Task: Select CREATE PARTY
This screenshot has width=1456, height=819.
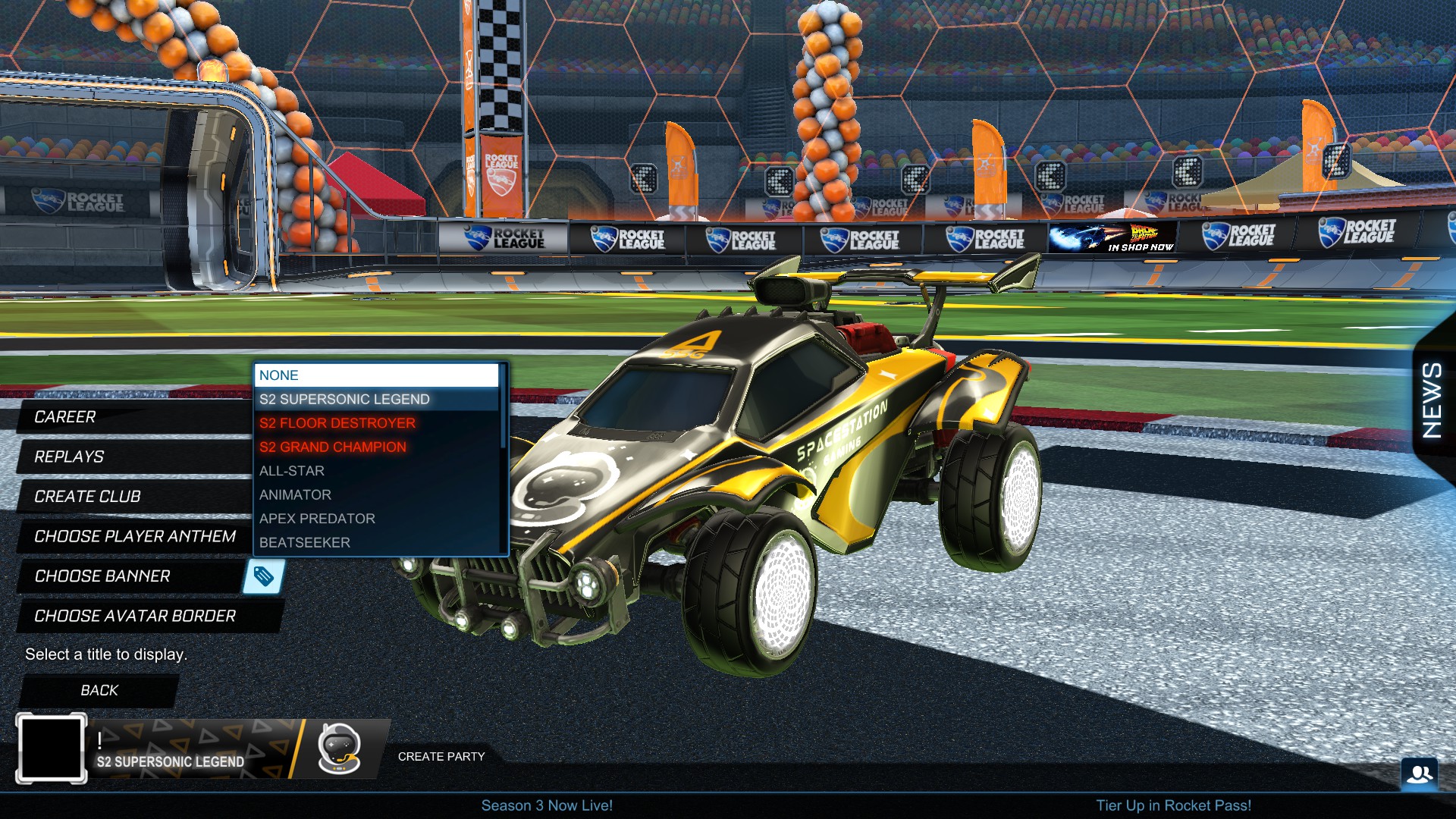Action: click(x=441, y=756)
